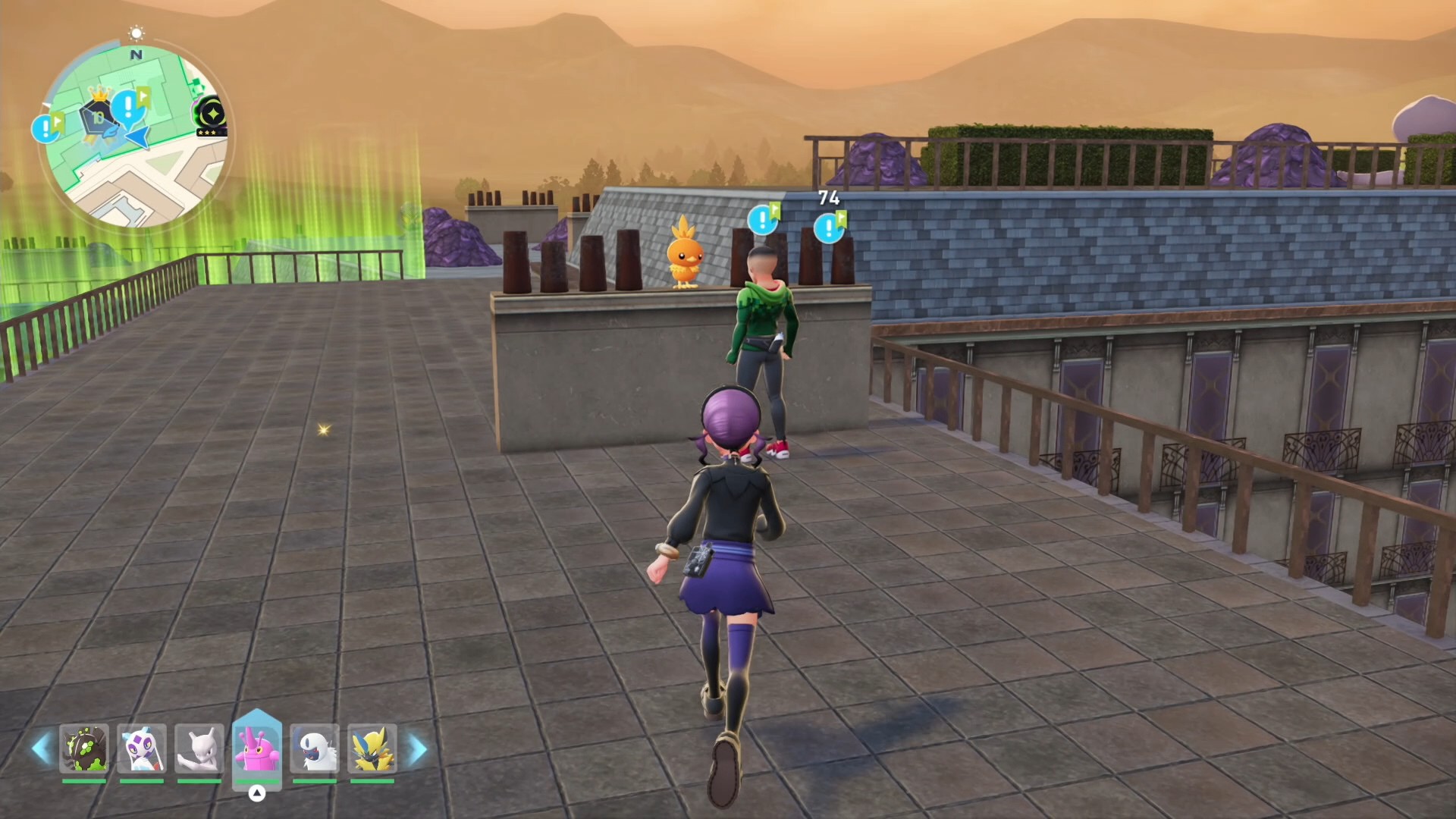
Task: Select the quest marker on the minimap's left edge
Action: click(x=46, y=128)
